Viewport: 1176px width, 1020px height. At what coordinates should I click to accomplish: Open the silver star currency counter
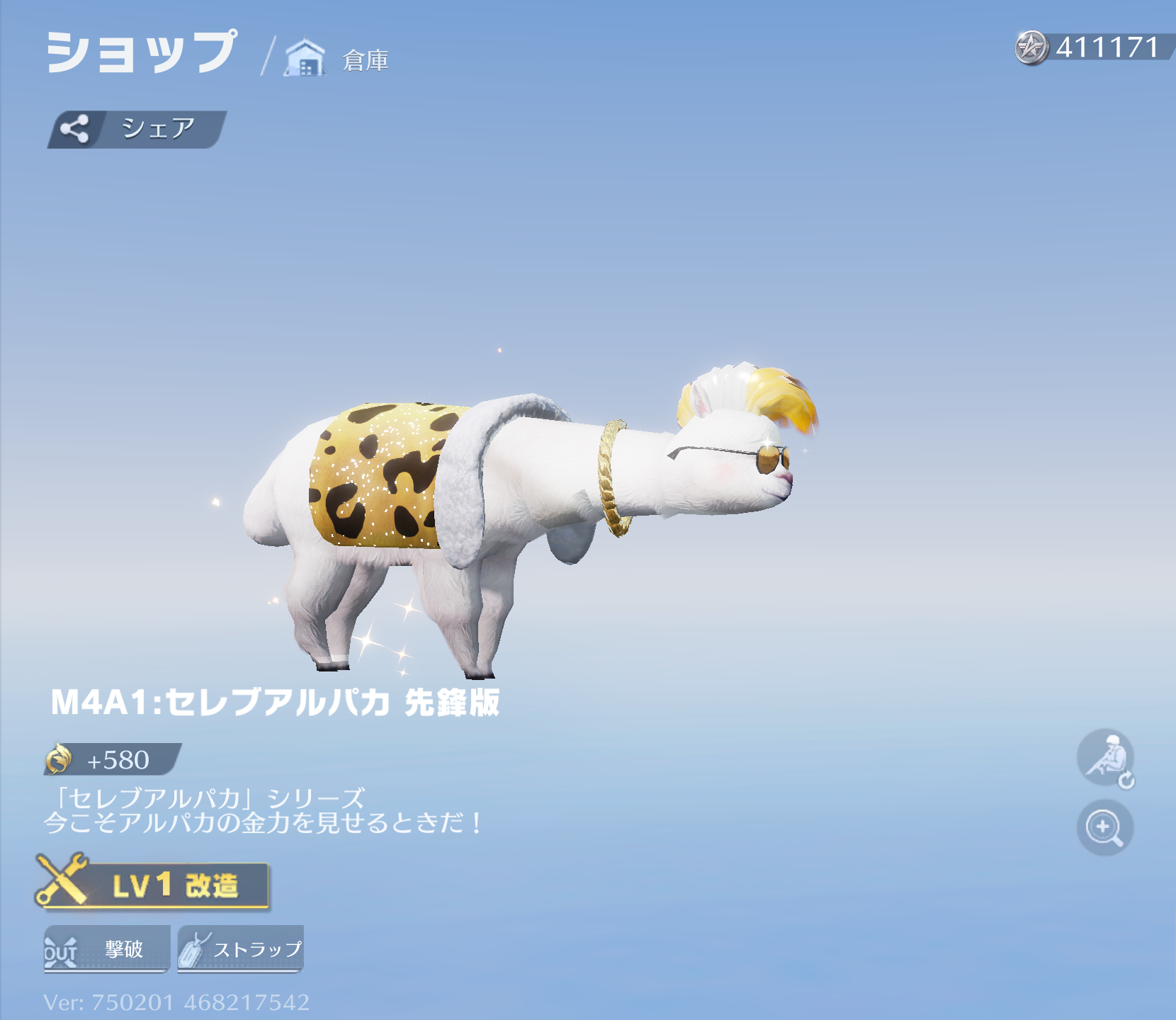coord(1091,47)
